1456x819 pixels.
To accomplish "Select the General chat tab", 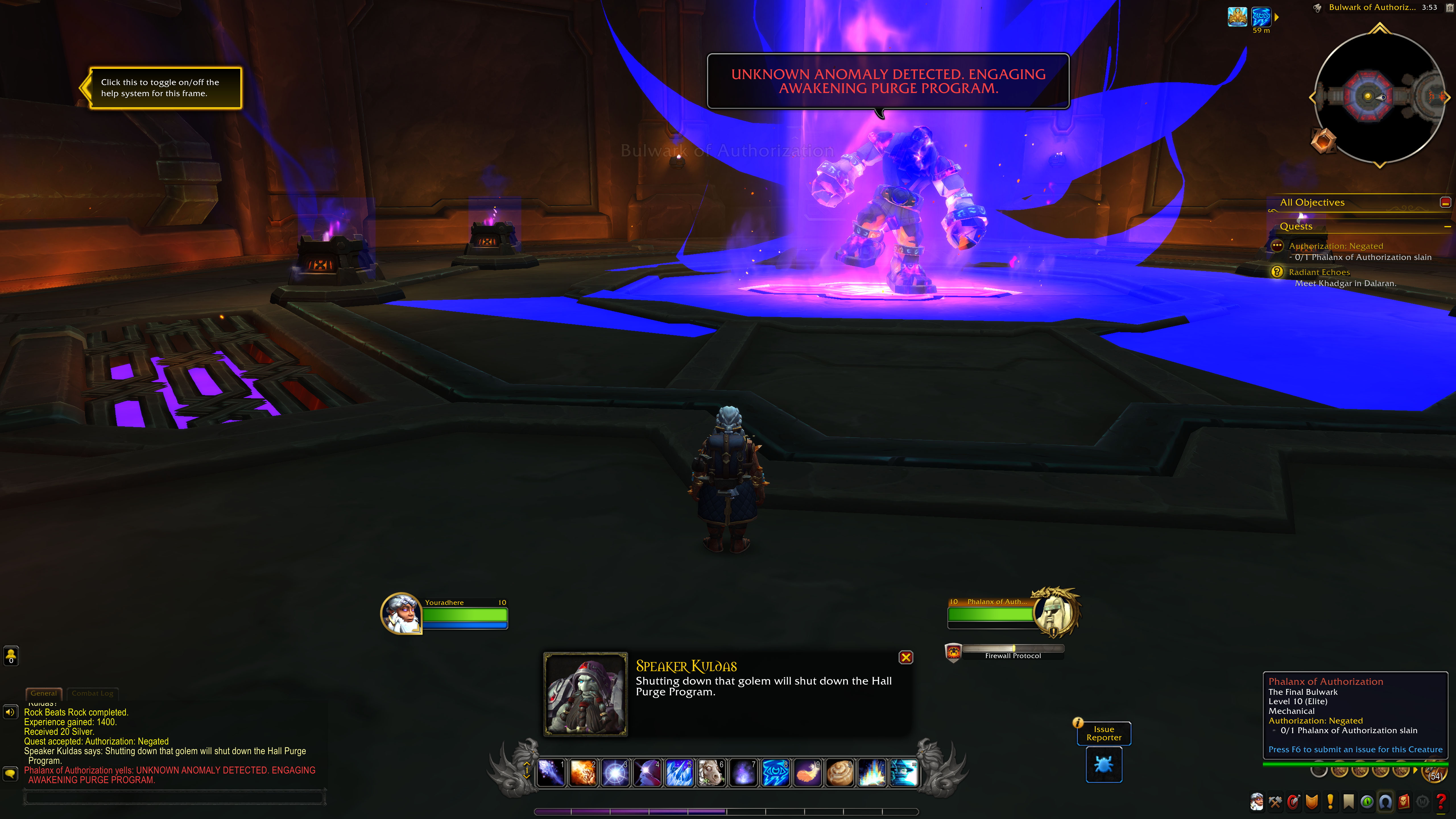I will pyautogui.click(x=44, y=693).
